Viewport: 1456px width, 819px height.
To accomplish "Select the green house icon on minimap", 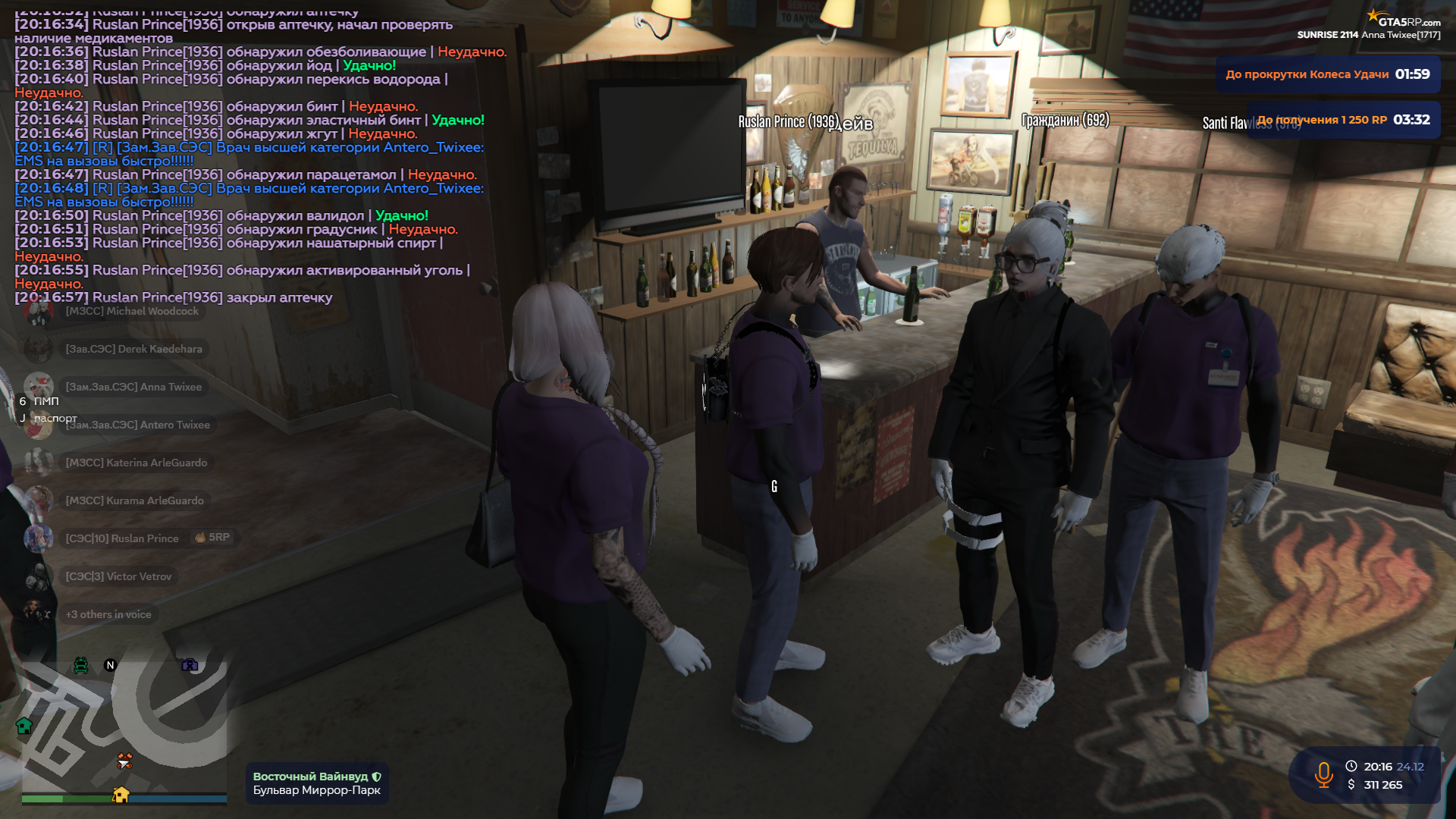I will coord(24,727).
